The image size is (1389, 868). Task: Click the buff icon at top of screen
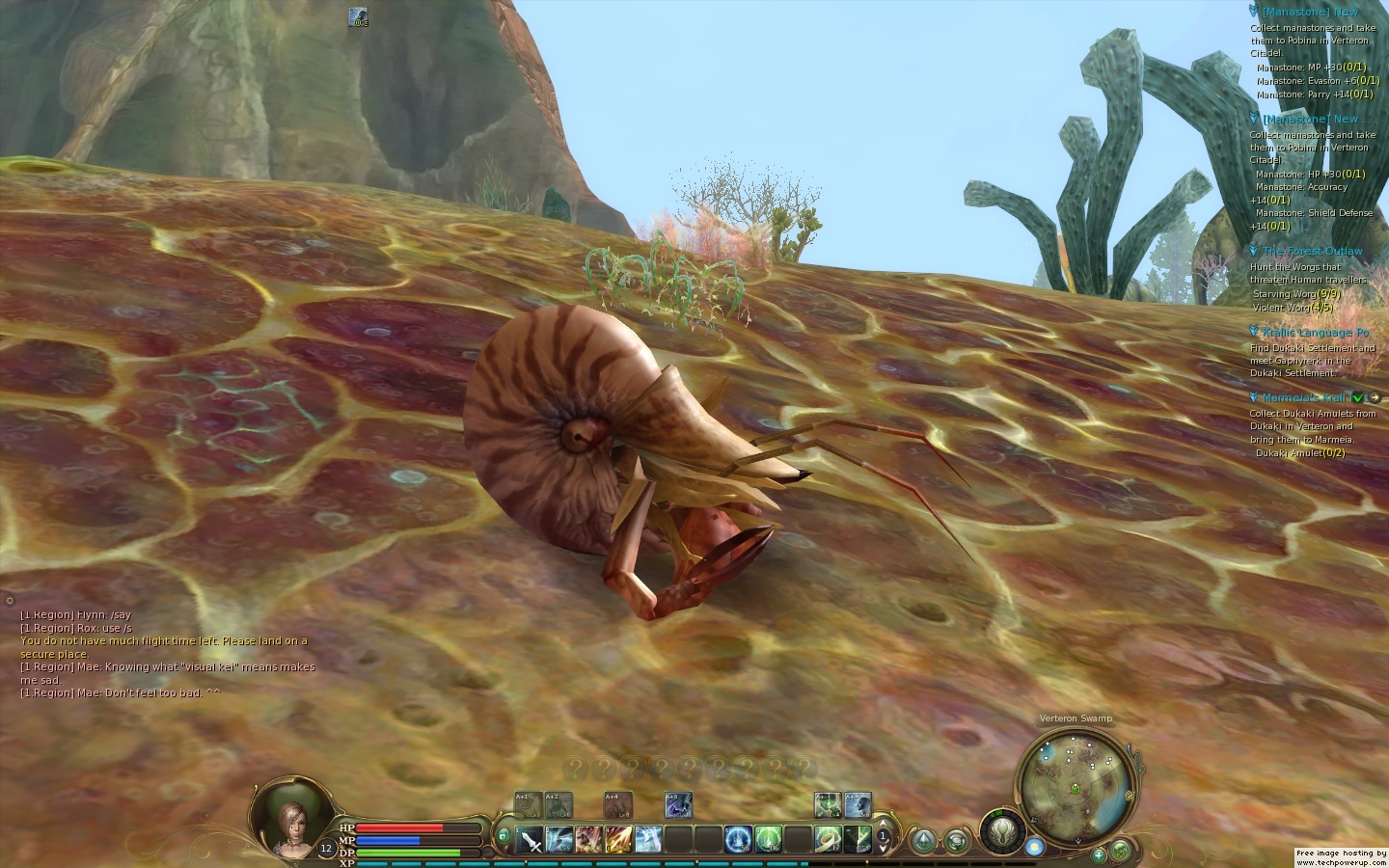[358, 16]
